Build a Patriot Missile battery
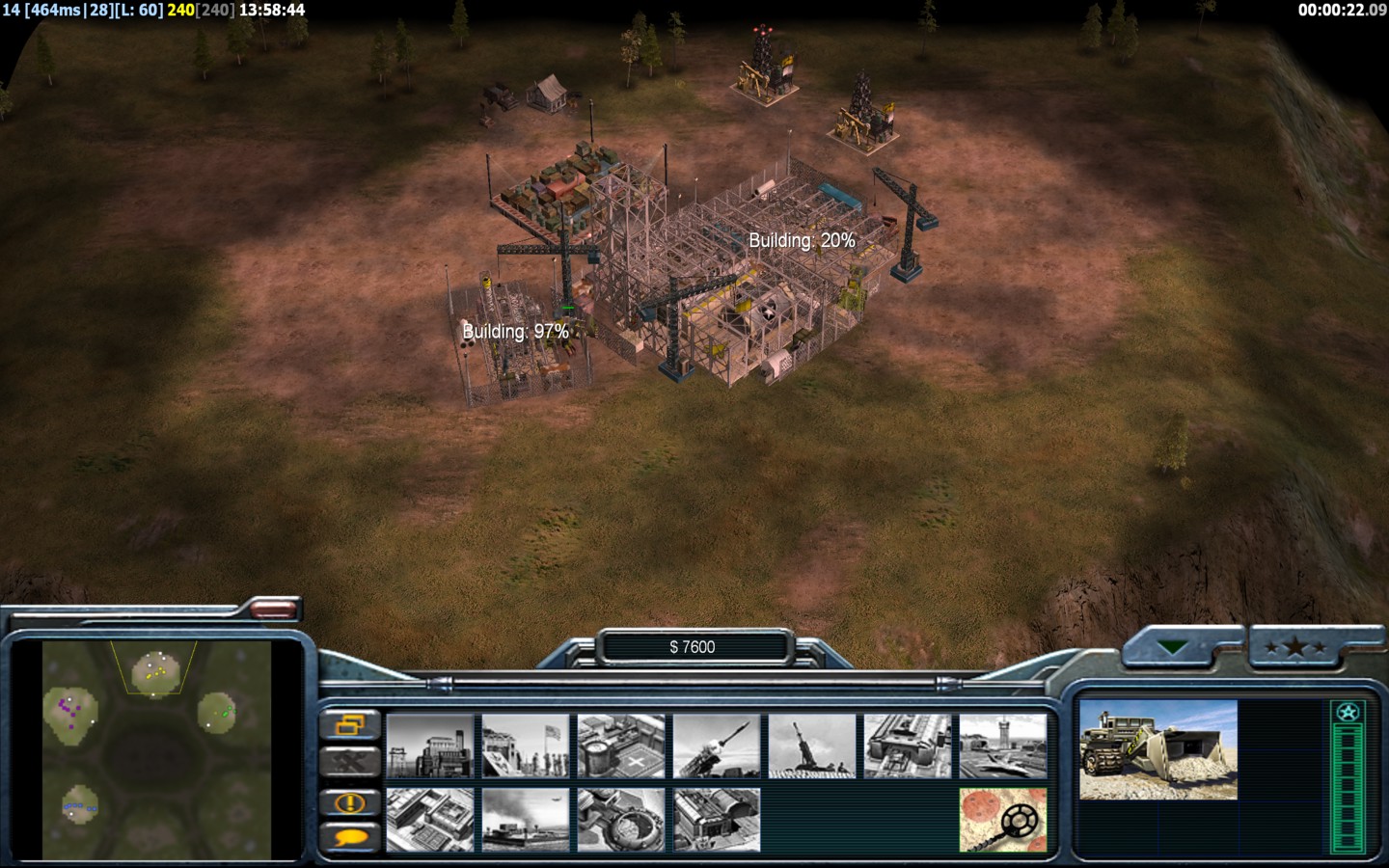 (717, 746)
